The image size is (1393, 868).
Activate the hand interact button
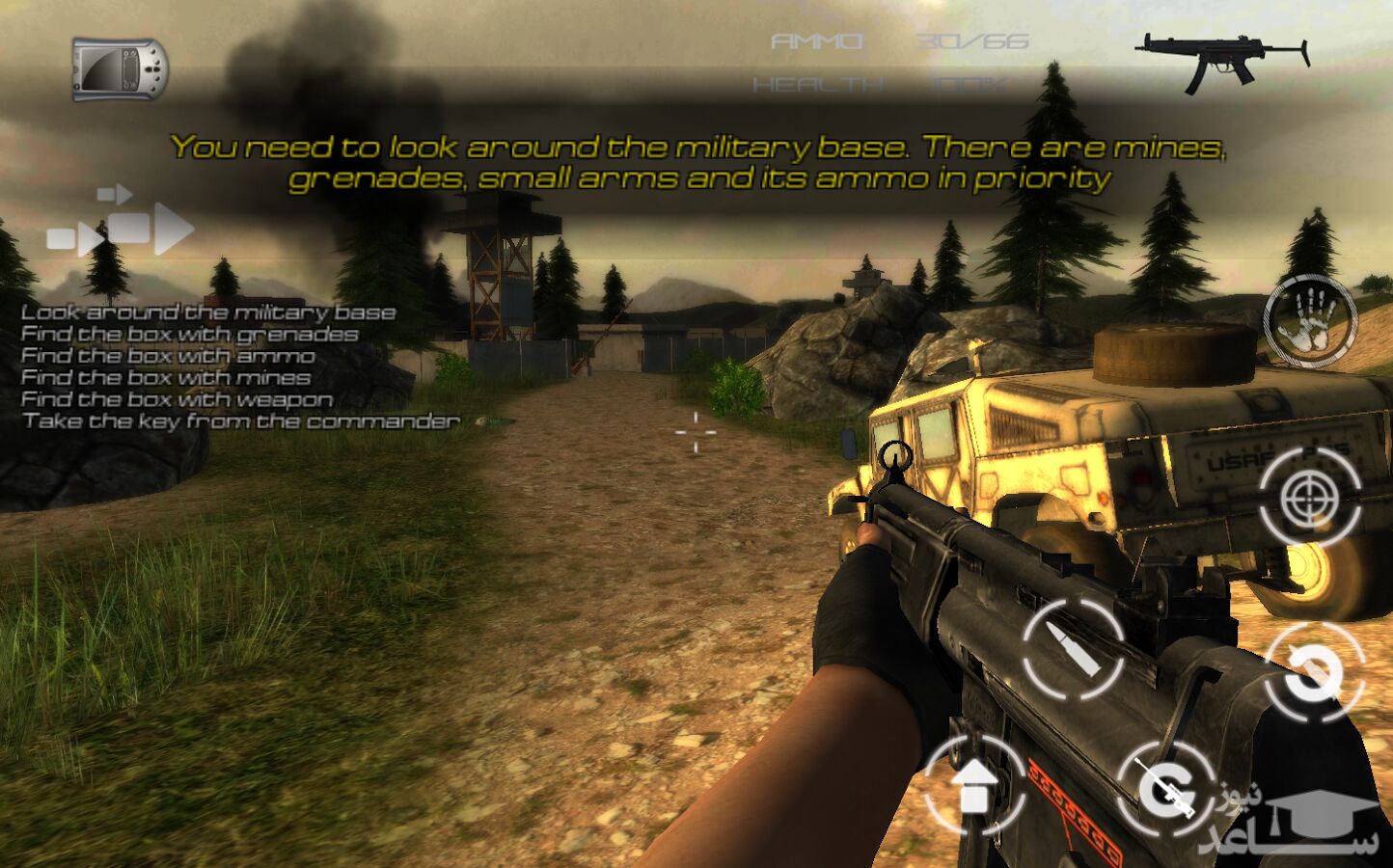[x=1310, y=323]
